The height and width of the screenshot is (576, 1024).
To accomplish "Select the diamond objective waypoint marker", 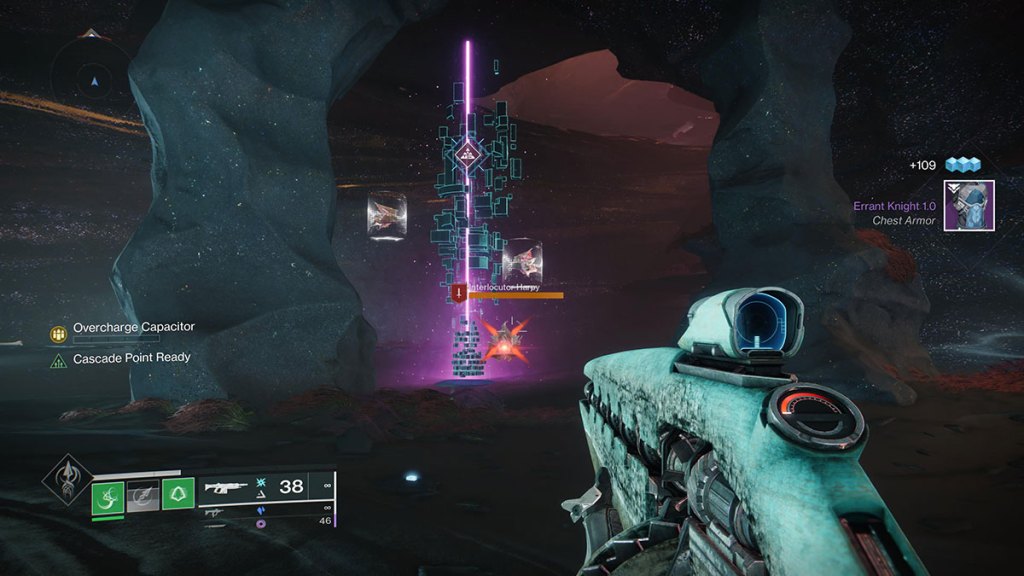I will coord(466,154).
